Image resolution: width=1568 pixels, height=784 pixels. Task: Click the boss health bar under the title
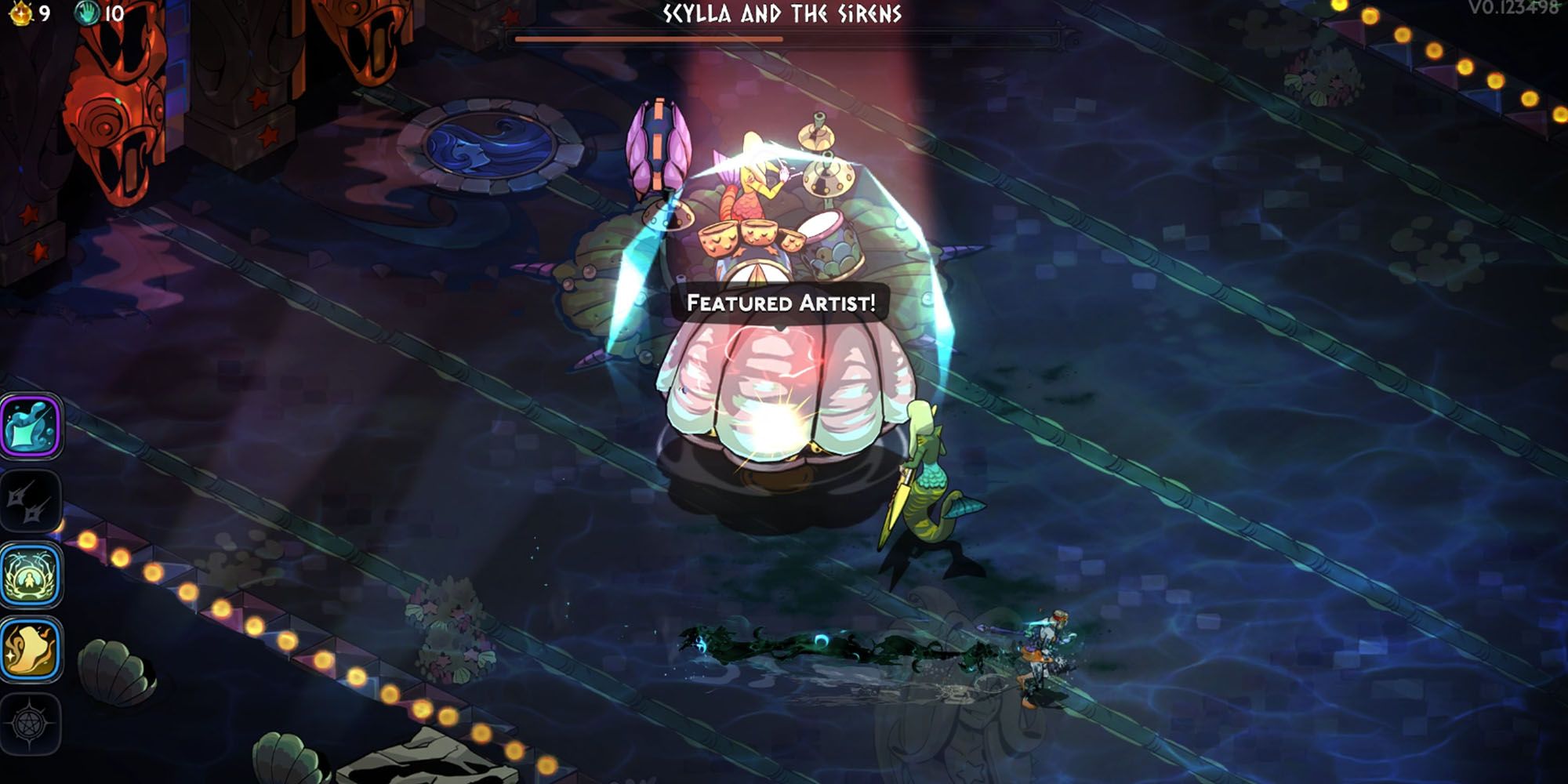click(x=784, y=35)
